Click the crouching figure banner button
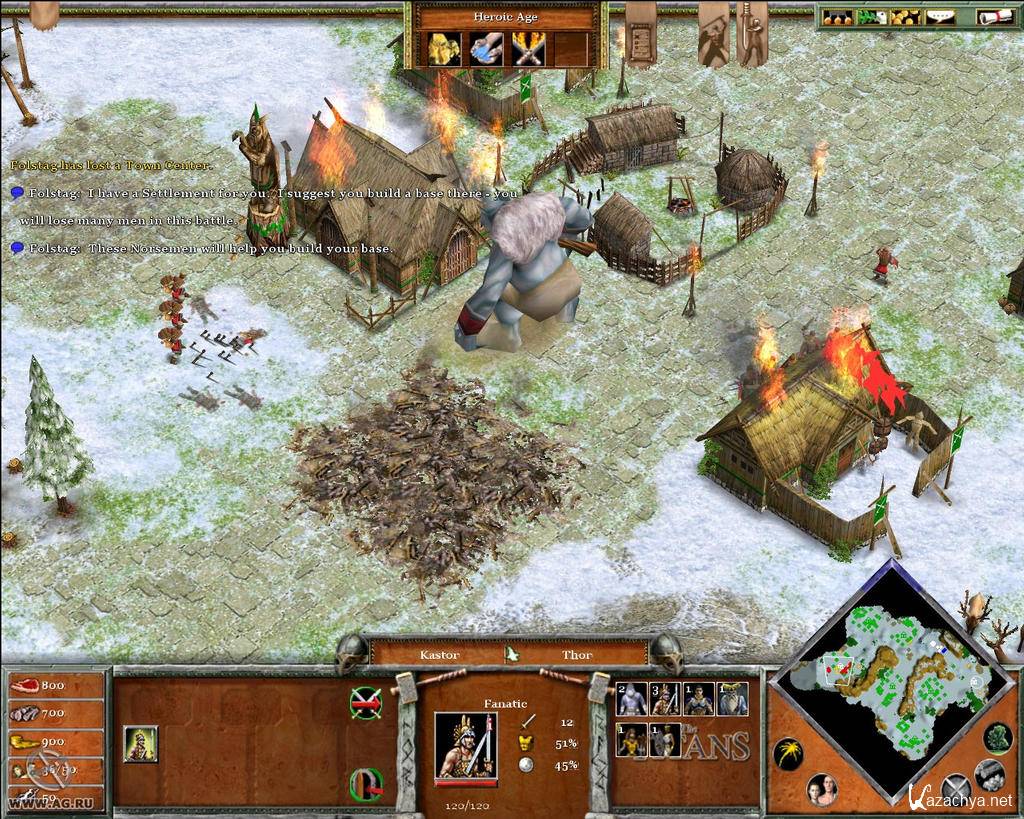Image resolution: width=1024 pixels, height=819 pixels. (x=713, y=35)
